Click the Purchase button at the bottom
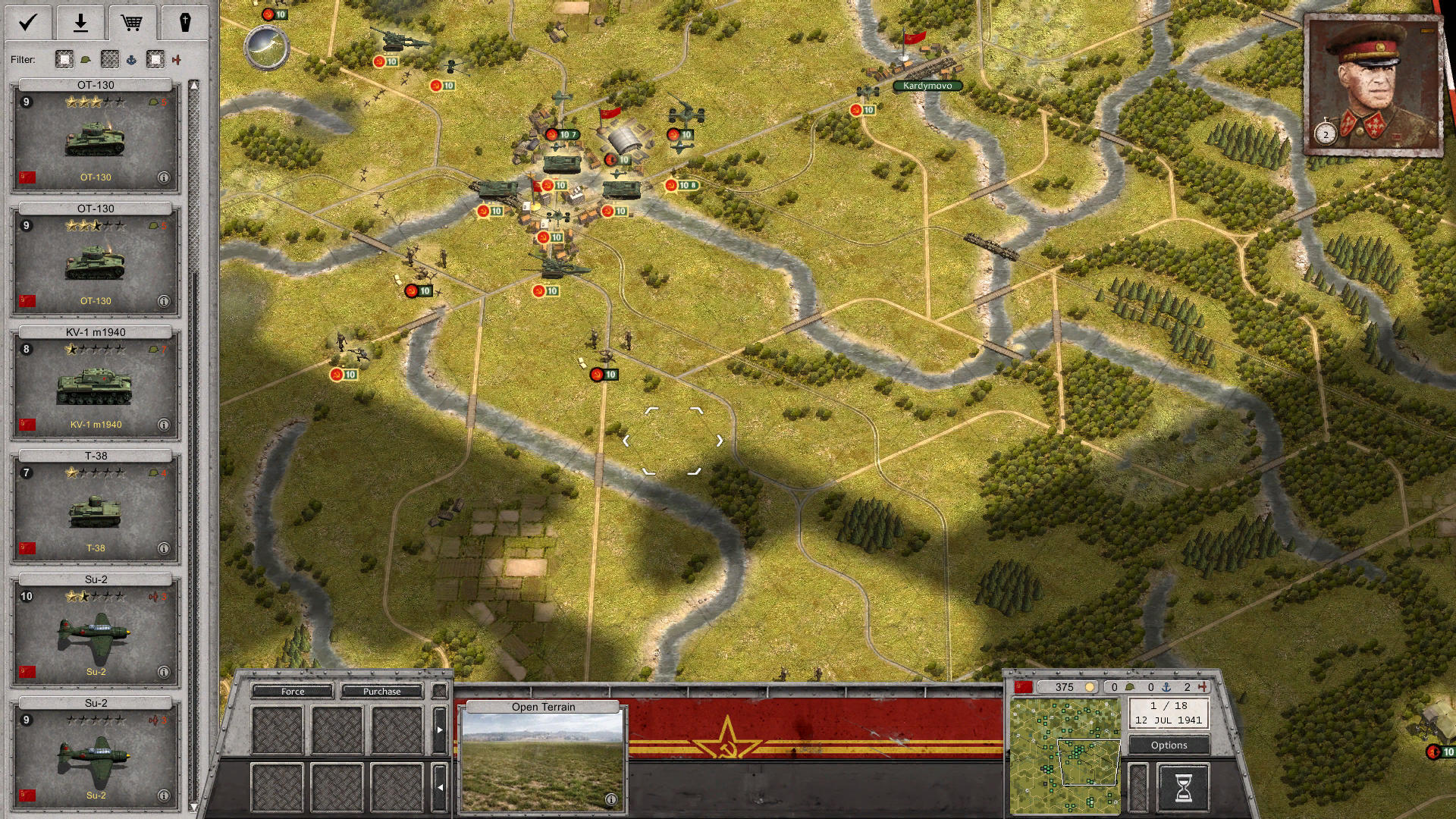 click(381, 691)
